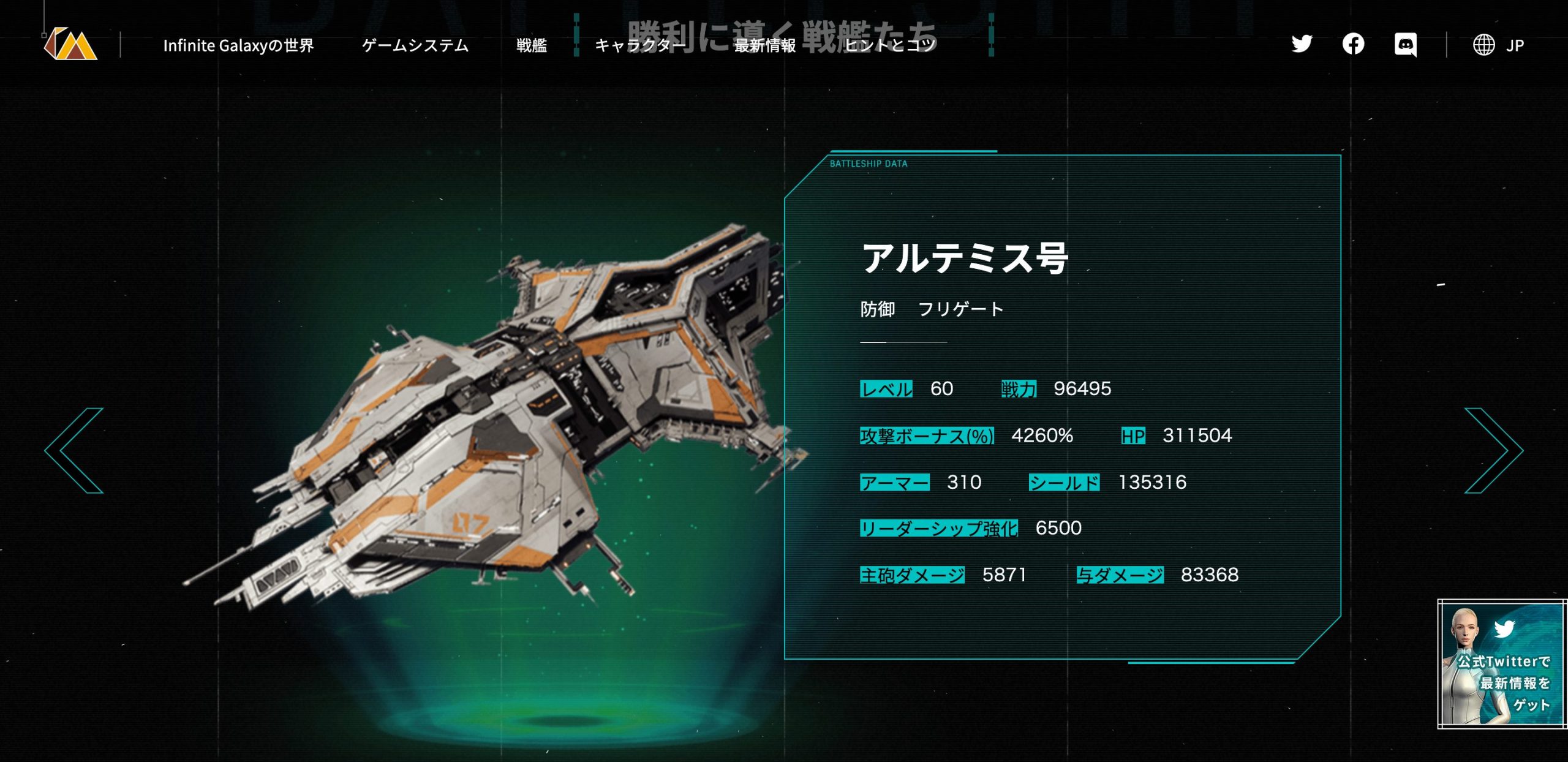Click the Infinite Galaxy logo
1568x762 pixels.
tap(70, 44)
